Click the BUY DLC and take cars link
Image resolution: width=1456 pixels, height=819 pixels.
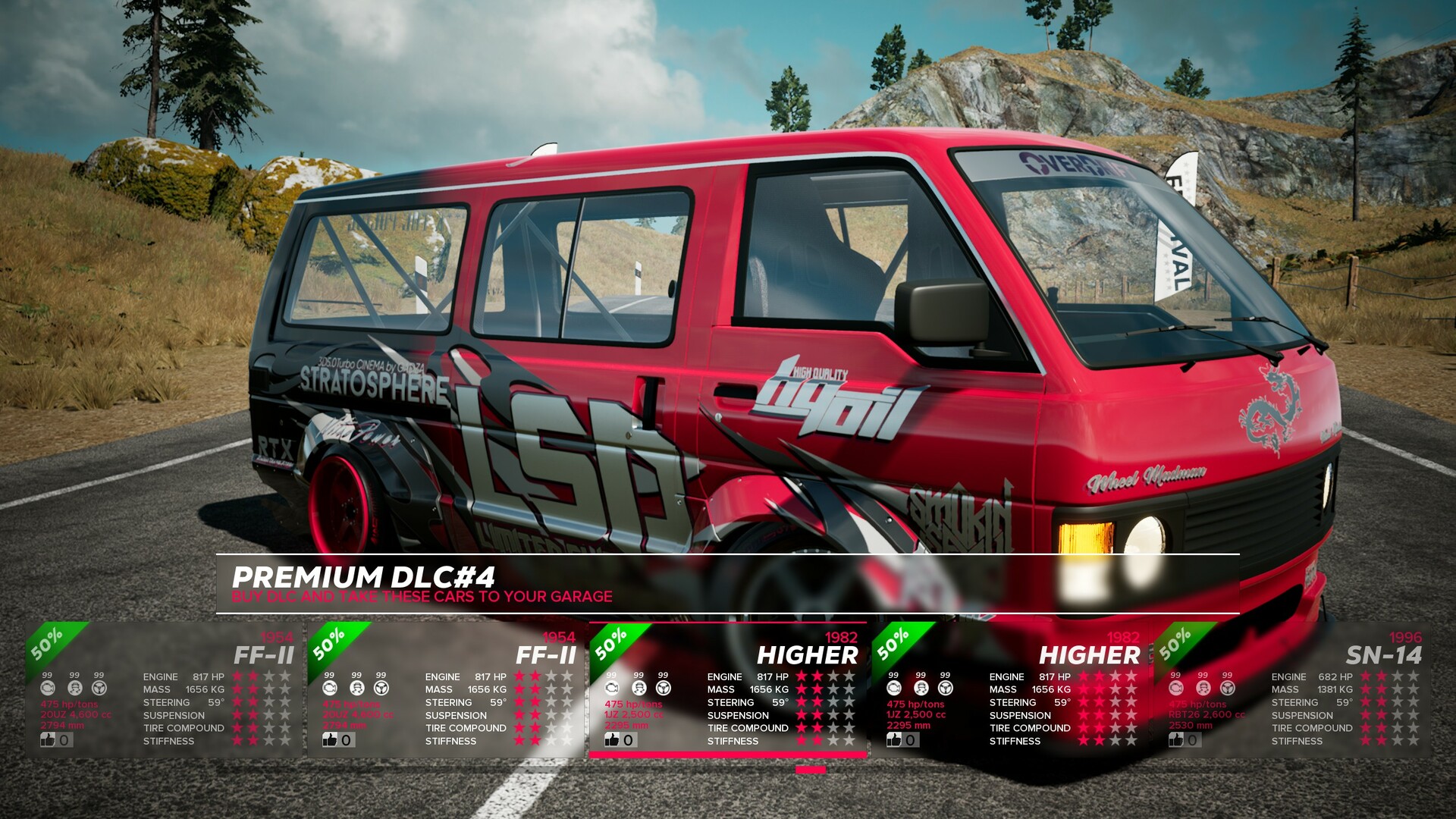(x=422, y=597)
